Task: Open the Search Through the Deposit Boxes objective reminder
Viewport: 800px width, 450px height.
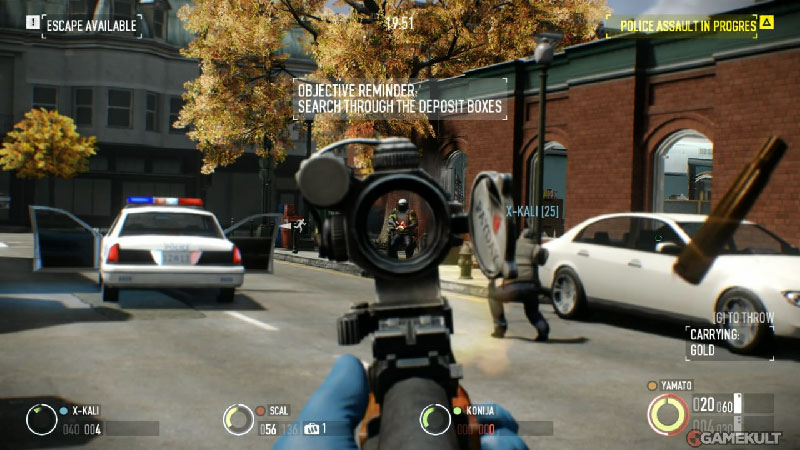Action: click(x=398, y=98)
